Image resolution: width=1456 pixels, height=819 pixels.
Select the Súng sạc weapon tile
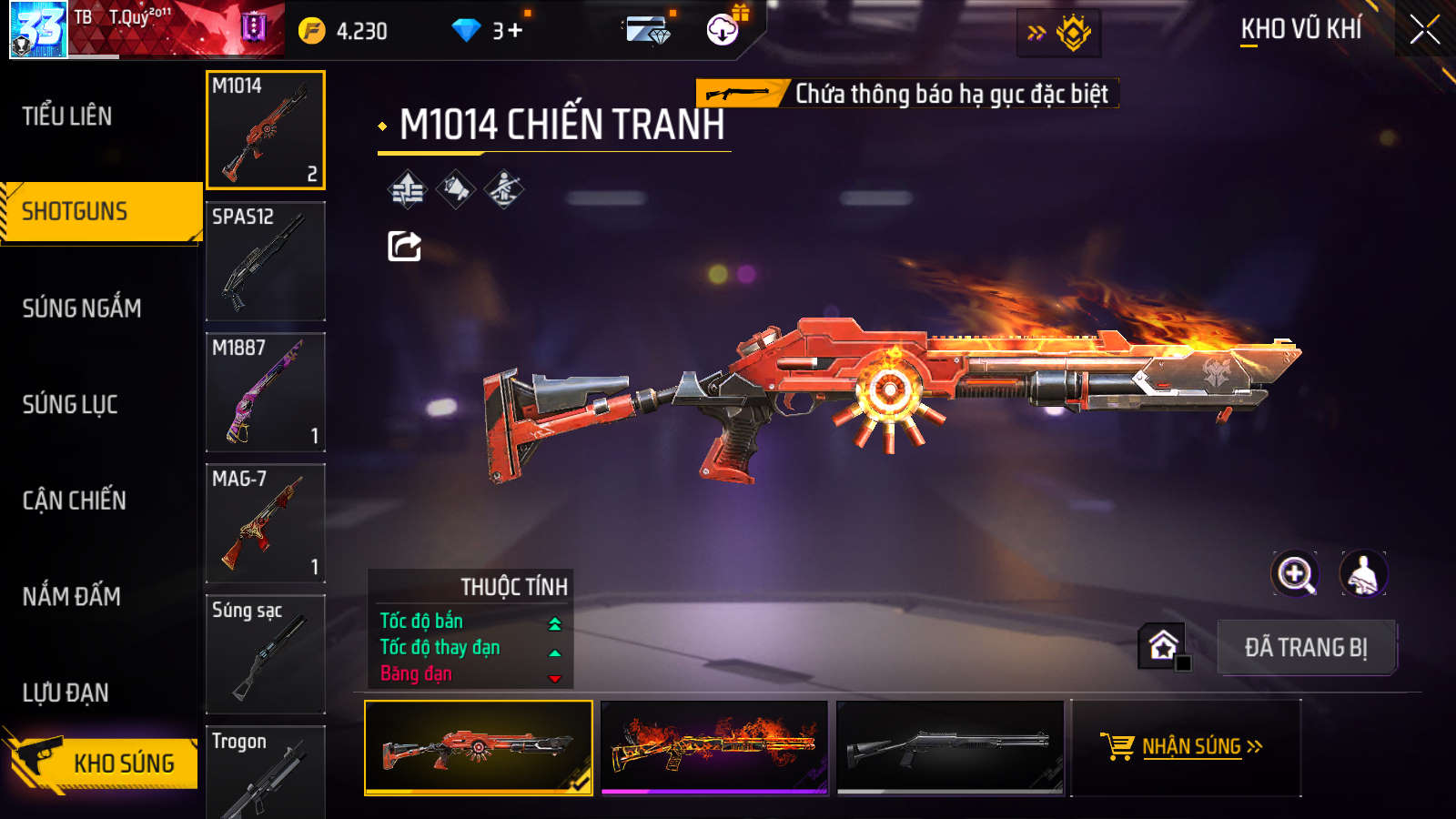click(265, 654)
